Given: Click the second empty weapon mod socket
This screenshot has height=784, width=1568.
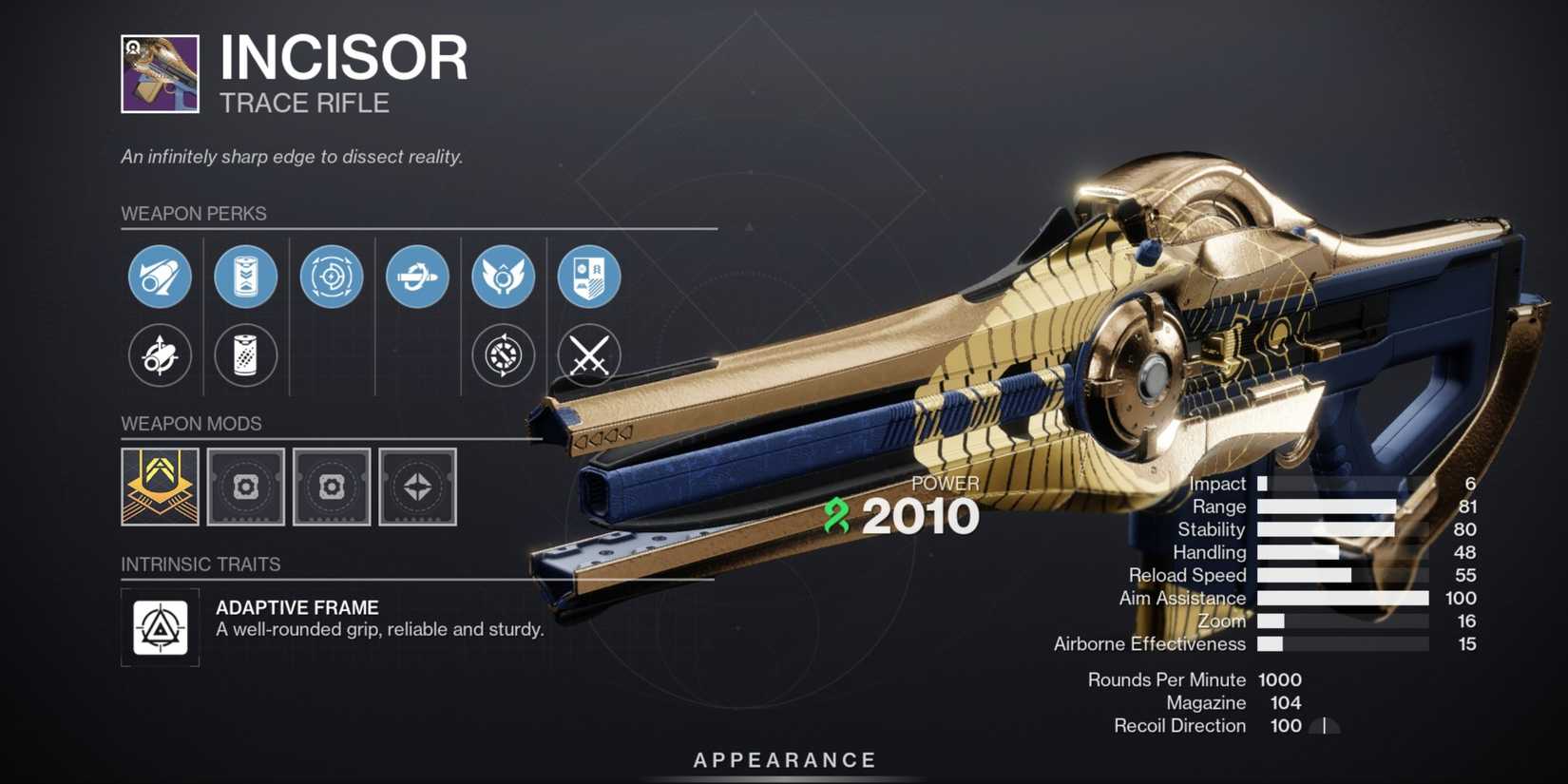Looking at the screenshot, I should click(332, 488).
